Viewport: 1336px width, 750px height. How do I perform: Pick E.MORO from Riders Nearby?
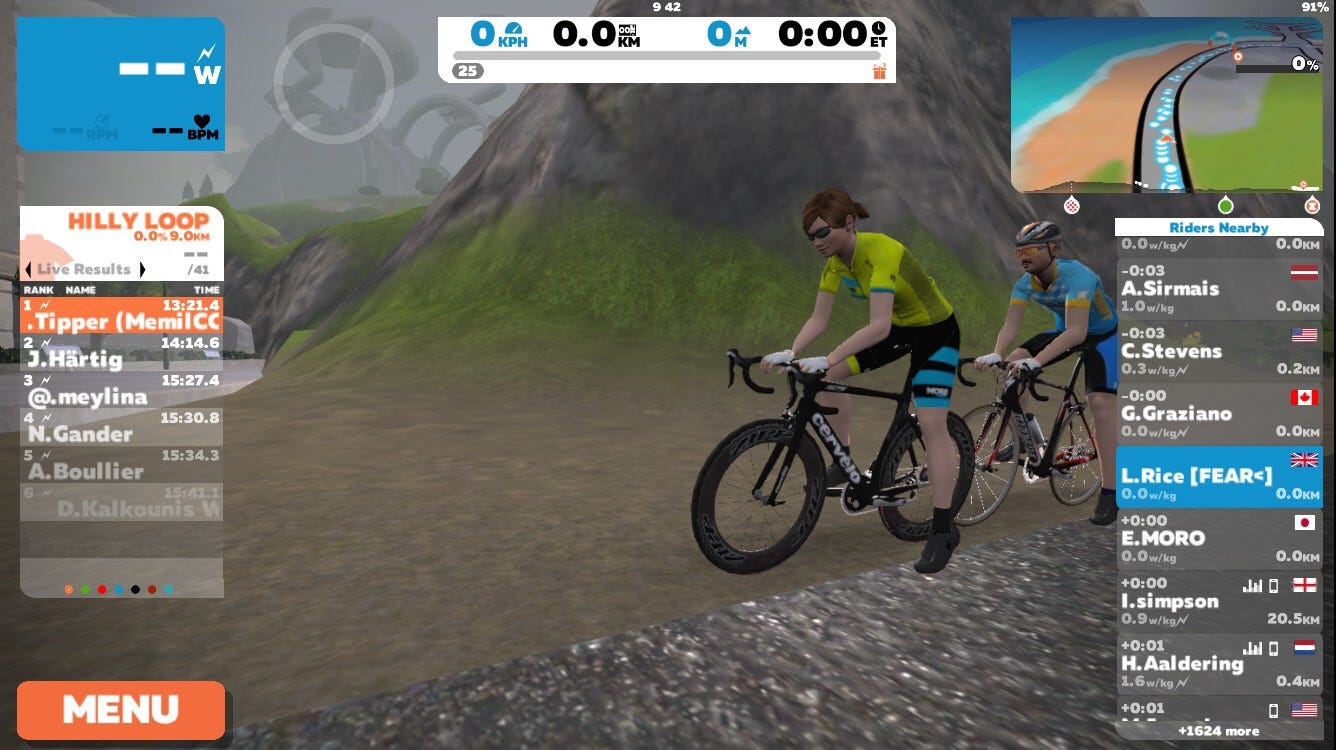[1218, 538]
